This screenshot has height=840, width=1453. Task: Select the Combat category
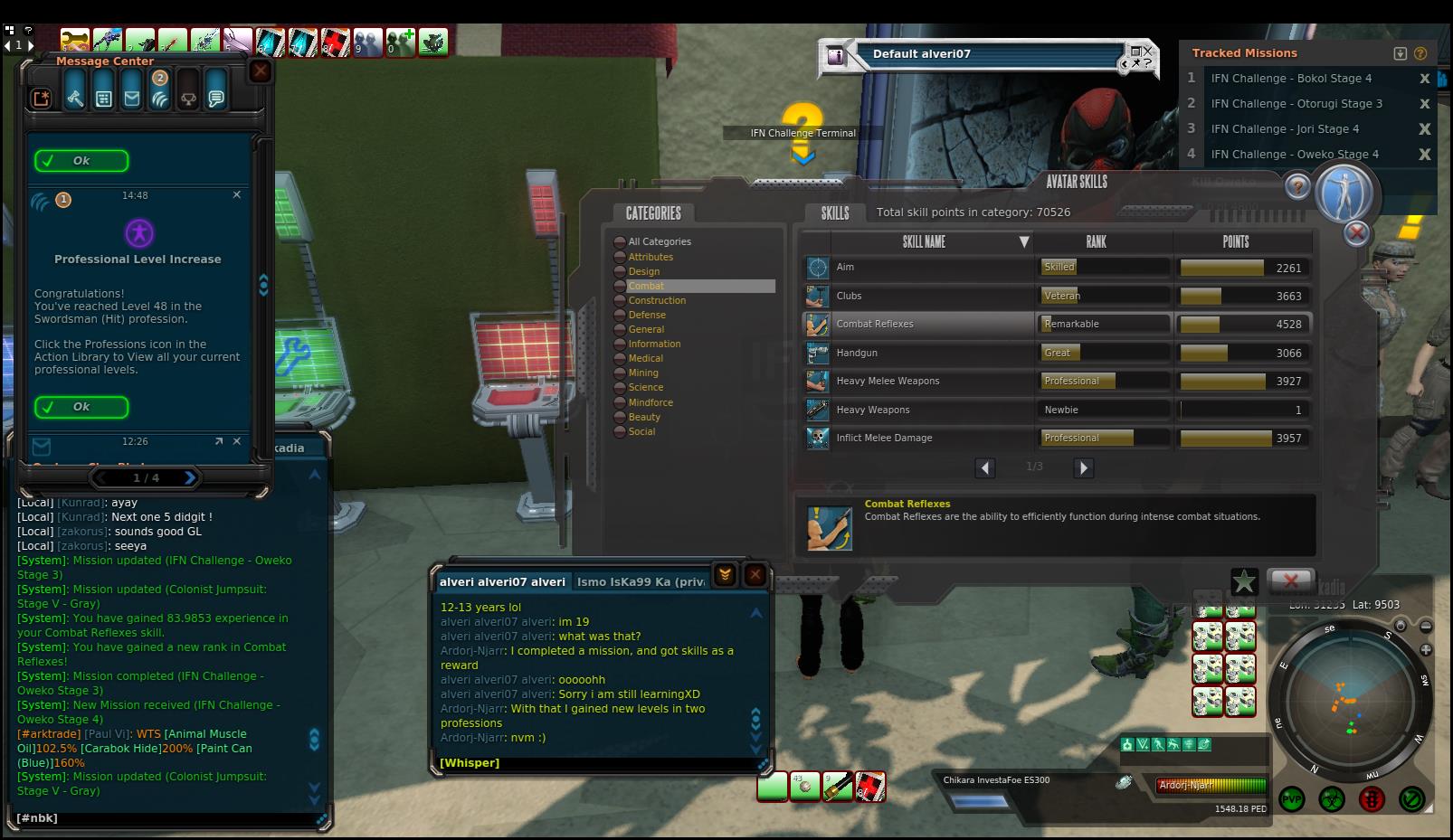[x=646, y=286]
